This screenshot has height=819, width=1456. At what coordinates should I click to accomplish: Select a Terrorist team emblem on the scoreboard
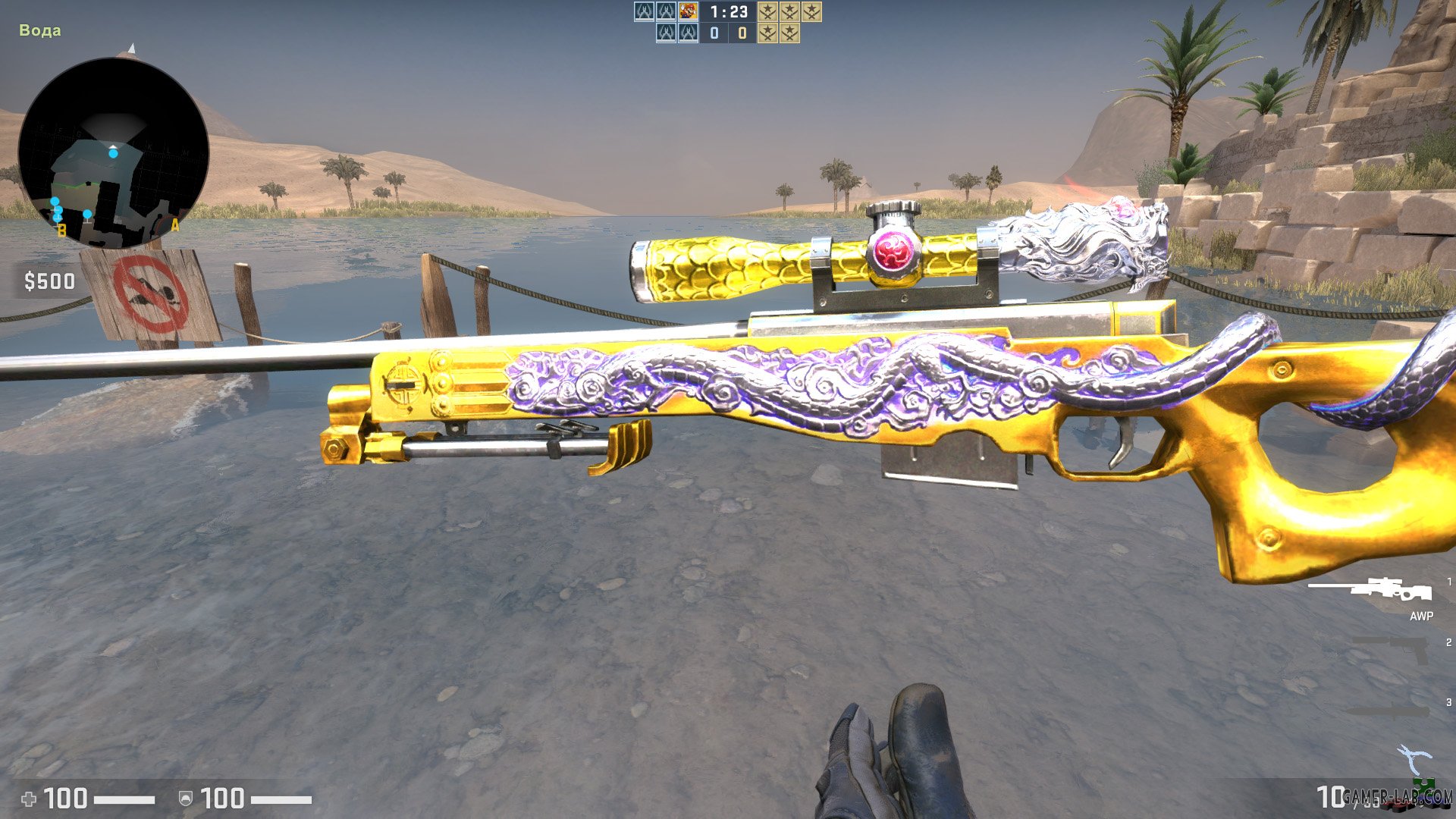[767, 12]
